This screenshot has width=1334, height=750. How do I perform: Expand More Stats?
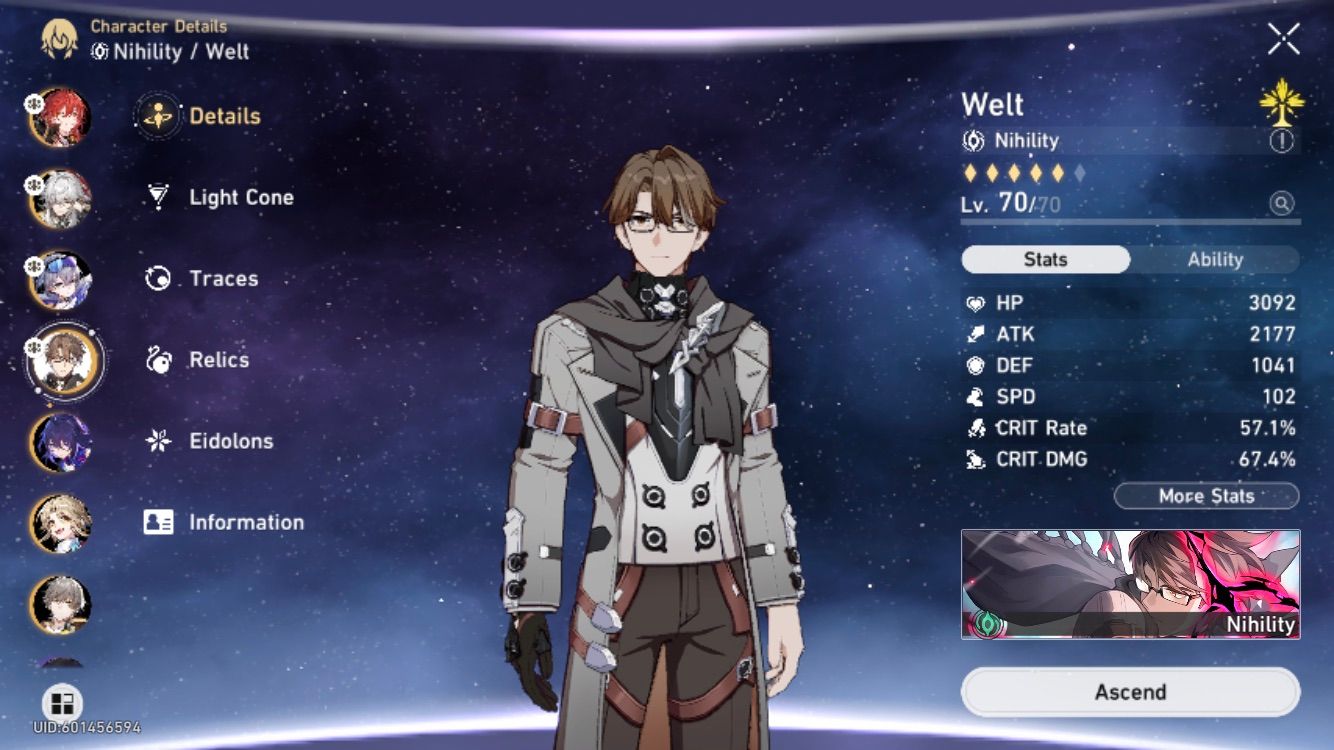tap(1206, 496)
